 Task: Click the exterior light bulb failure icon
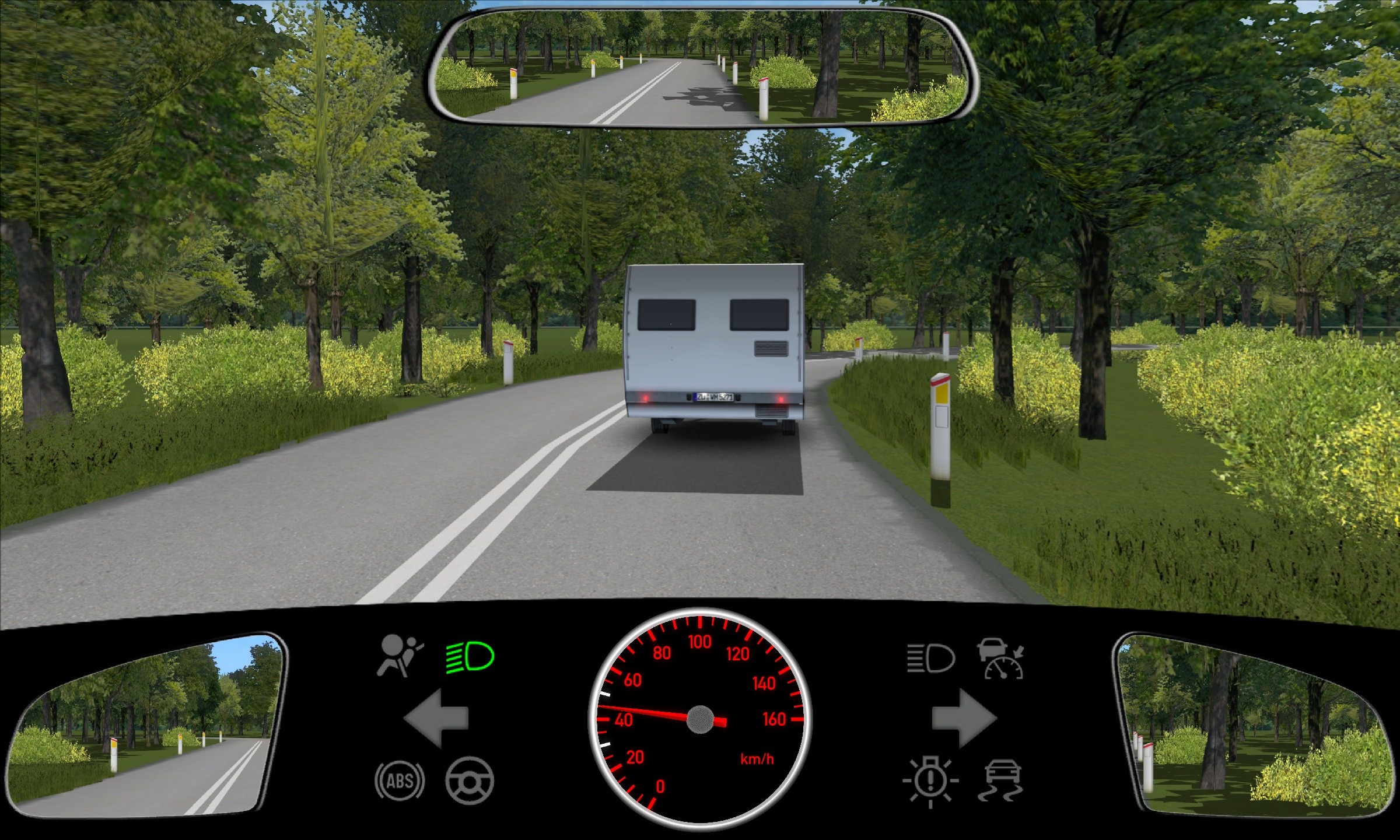(930, 780)
